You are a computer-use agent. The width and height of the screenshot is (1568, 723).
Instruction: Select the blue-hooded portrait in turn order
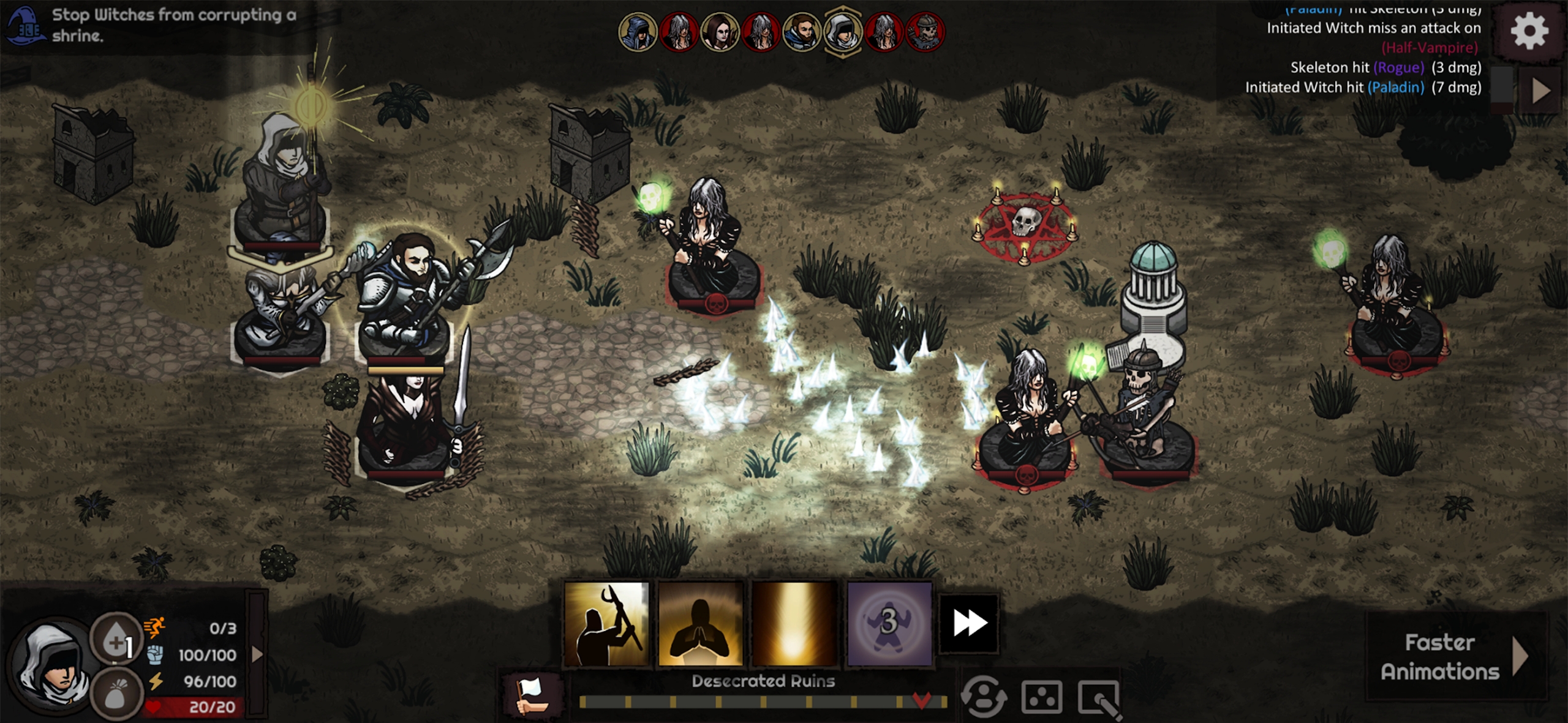click(x=638, y=31)
